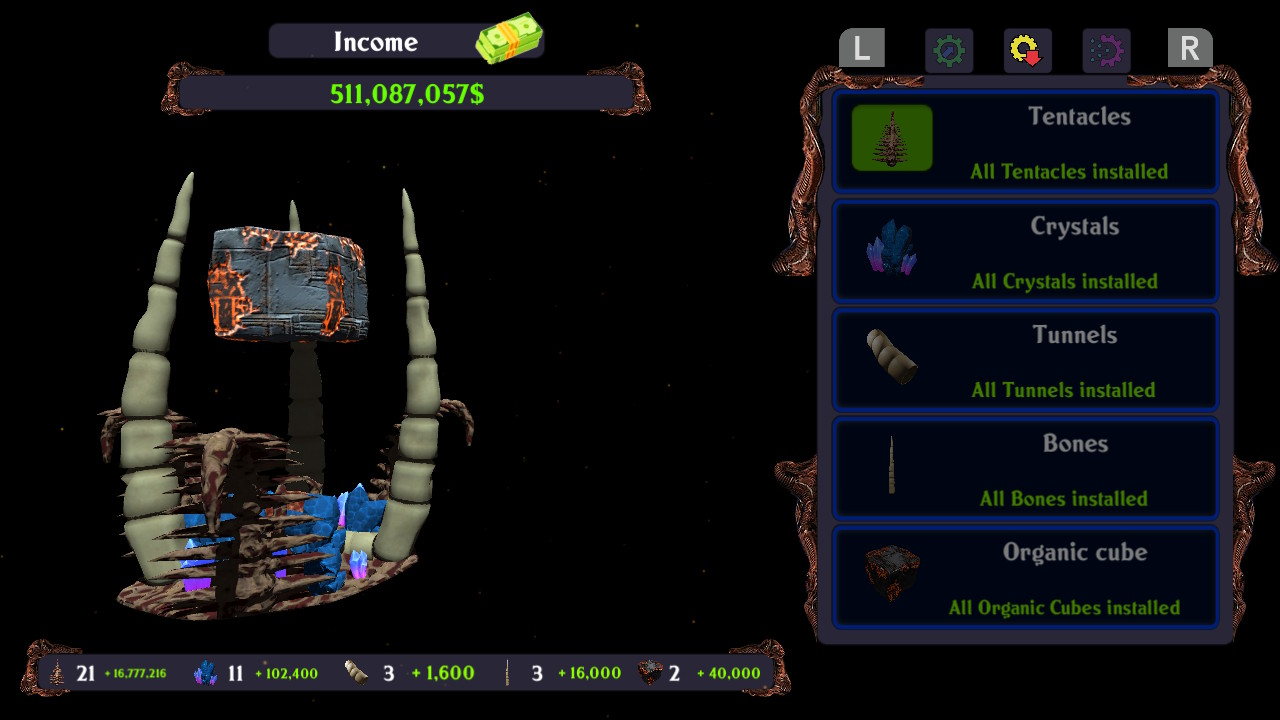Viewport: 1280px width, 720px height.
Task: Click the tentacle icon in the Tentacles panel
Action: point(890,137)
